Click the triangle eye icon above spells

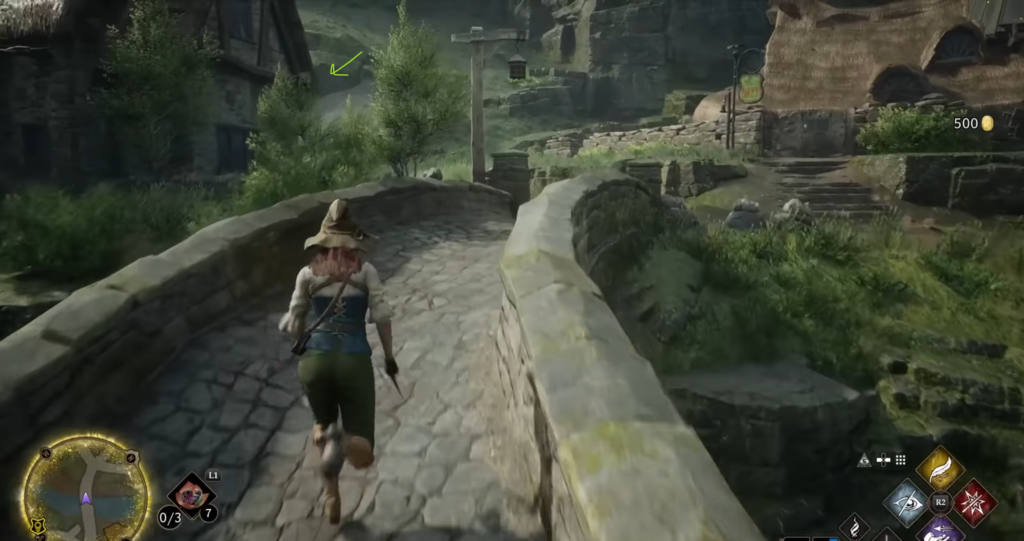pyautogui.click(x=864, y=460)
